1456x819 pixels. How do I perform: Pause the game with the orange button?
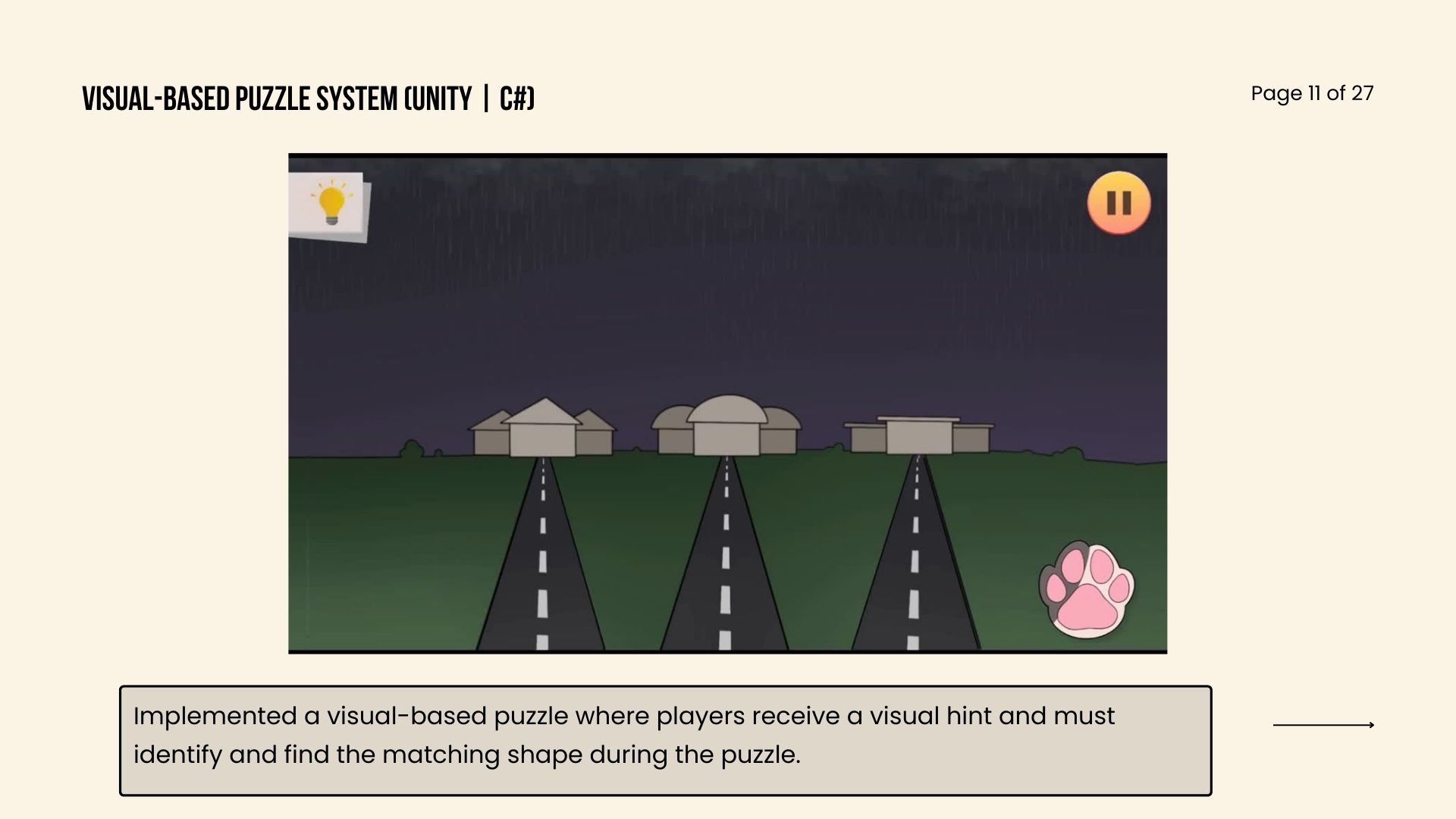[1119, 202]
